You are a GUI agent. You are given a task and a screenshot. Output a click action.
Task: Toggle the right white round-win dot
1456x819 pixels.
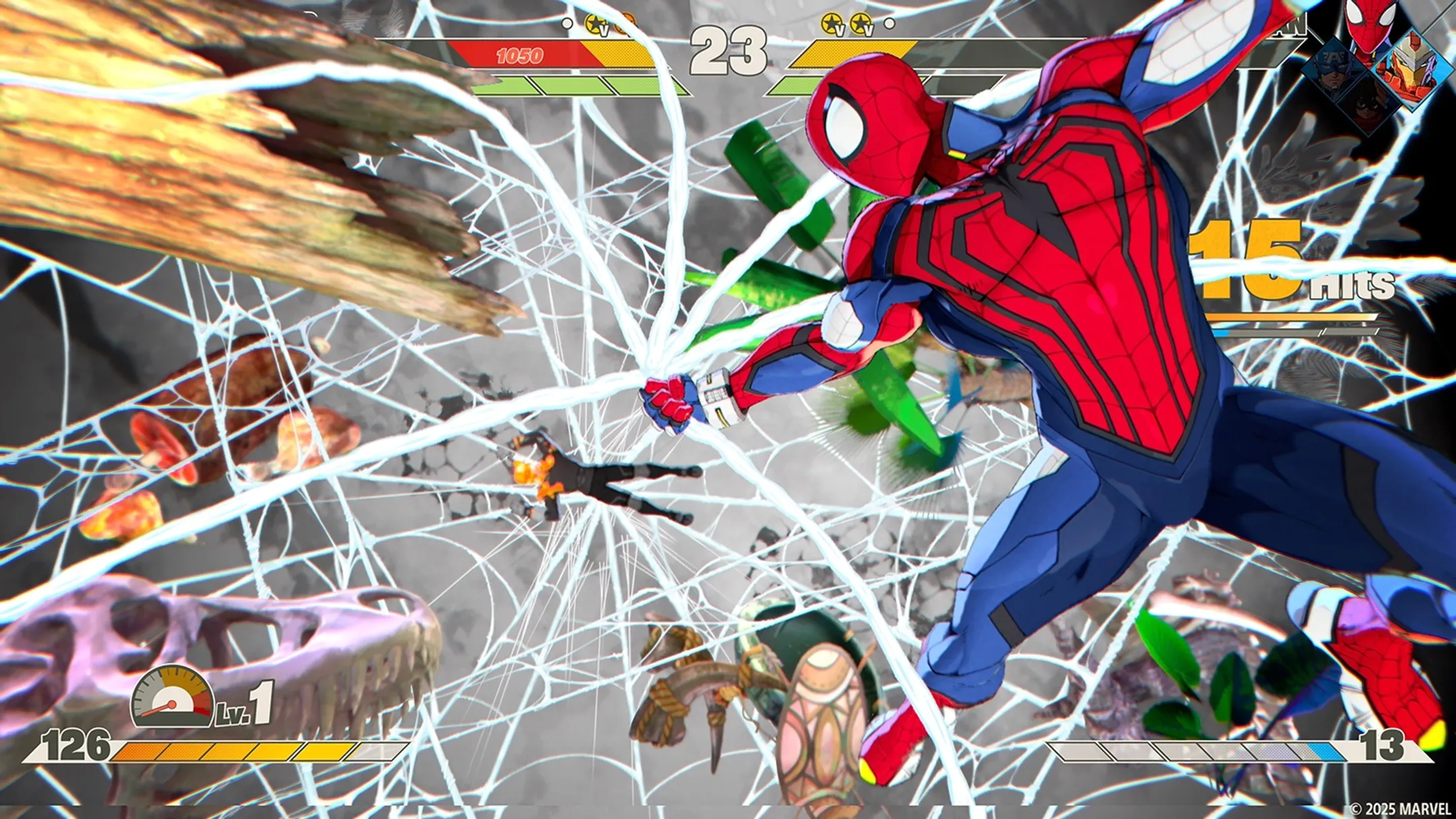point(891,24)
